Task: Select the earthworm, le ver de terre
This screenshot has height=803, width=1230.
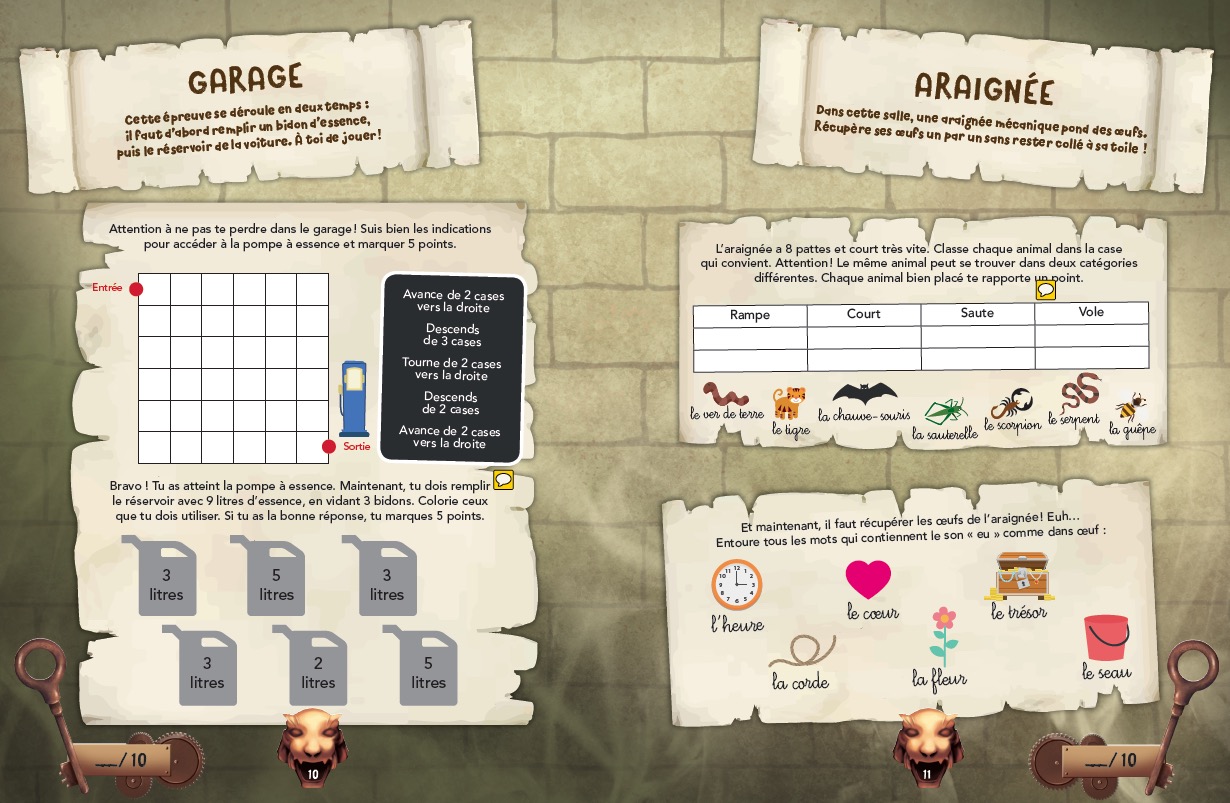Action: tap(726, 394)
